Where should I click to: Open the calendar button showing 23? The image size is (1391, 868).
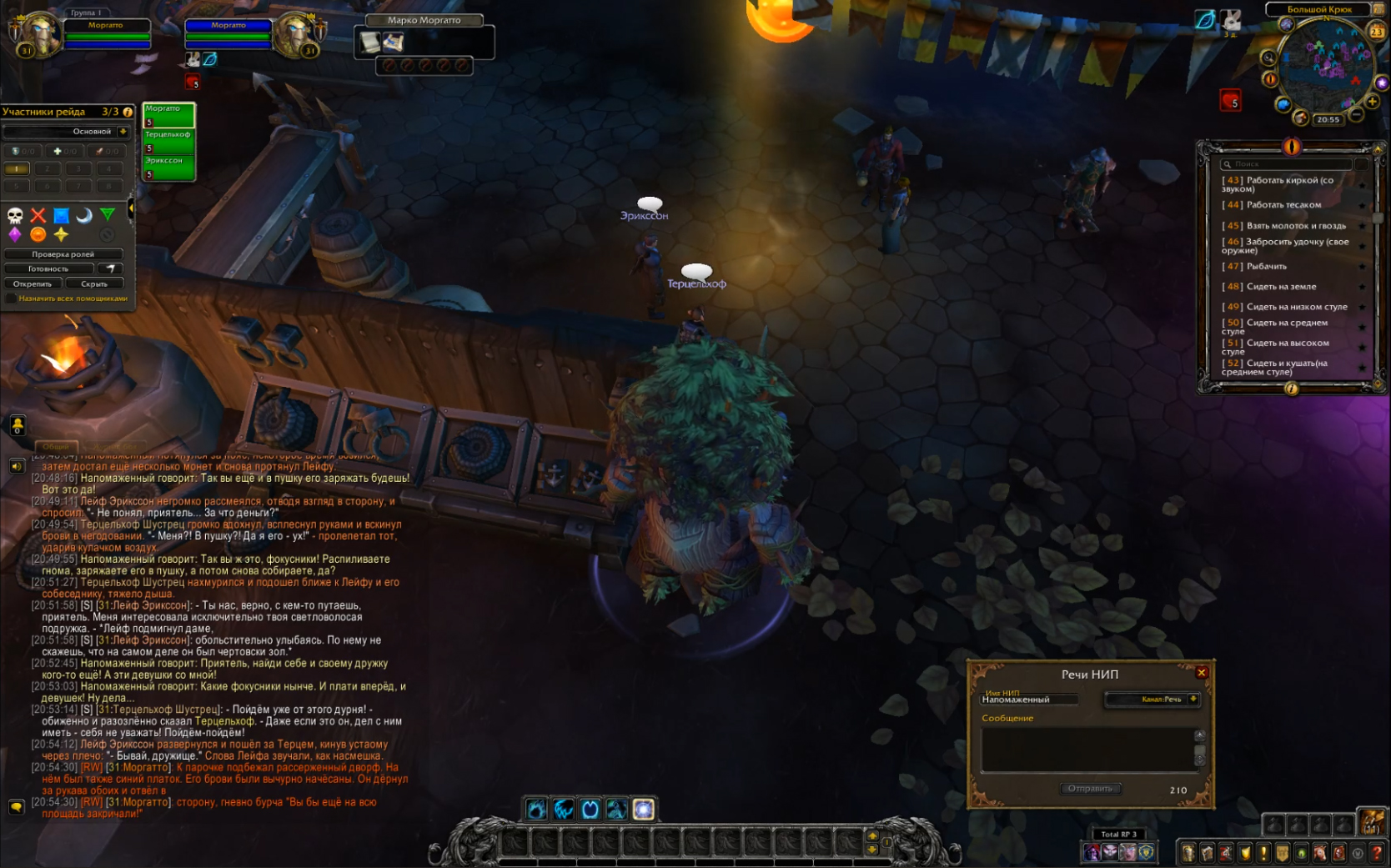pos(1377,32)
